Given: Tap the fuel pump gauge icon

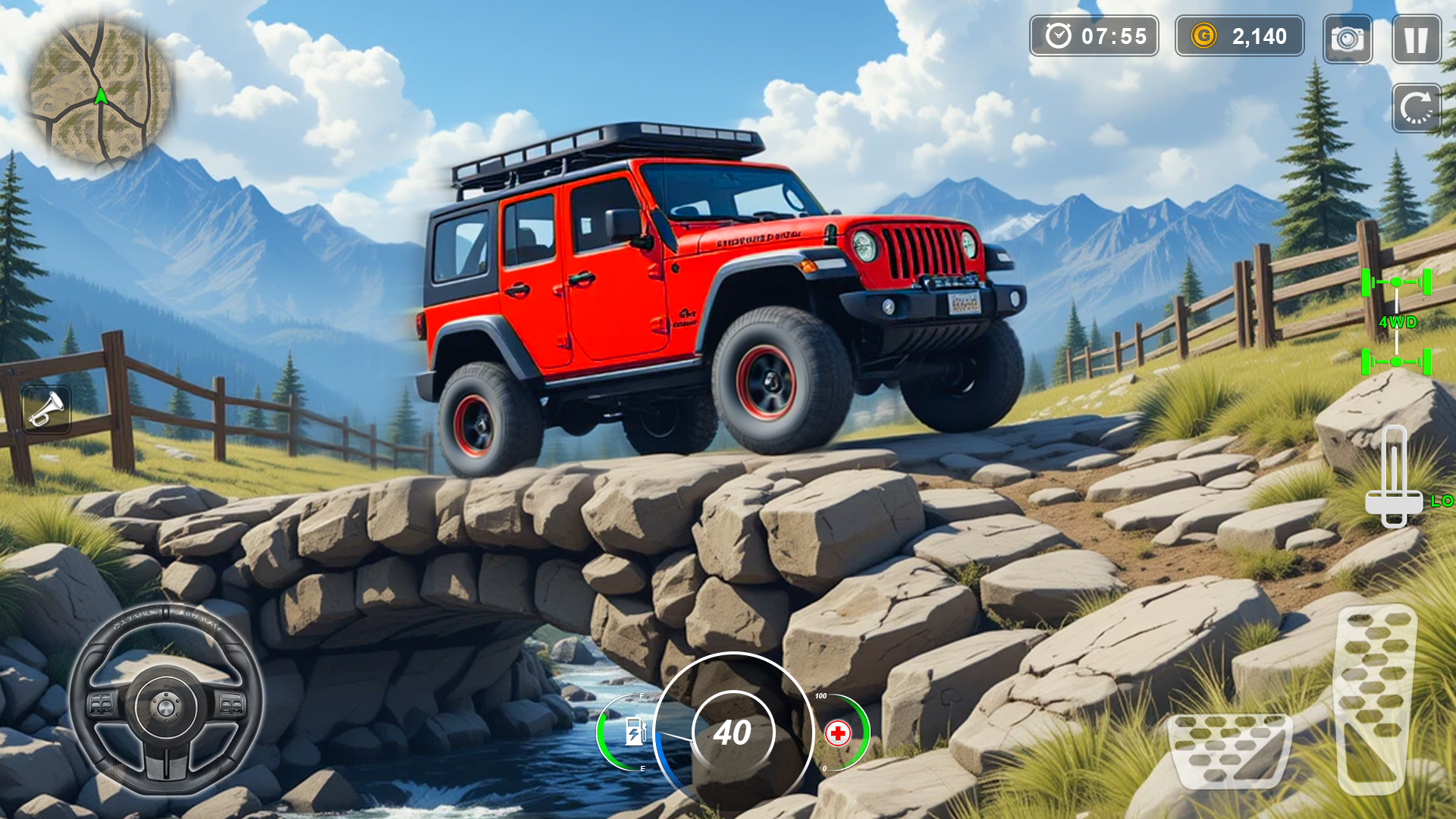Looking at the screenshot, I should [635, 733].
